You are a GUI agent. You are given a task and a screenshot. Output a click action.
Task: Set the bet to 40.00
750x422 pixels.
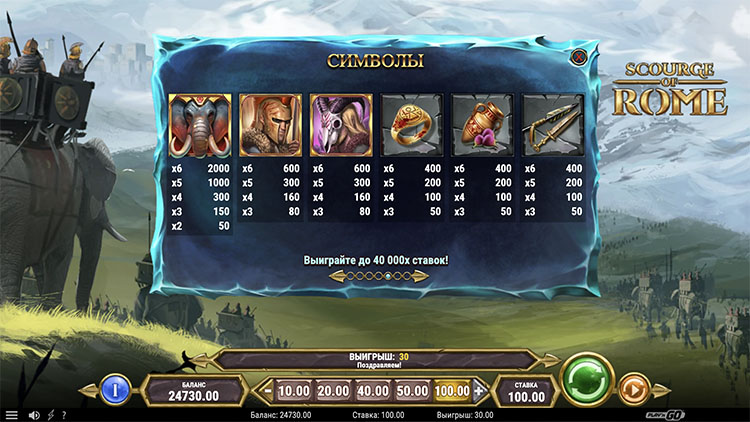point(372,391)
